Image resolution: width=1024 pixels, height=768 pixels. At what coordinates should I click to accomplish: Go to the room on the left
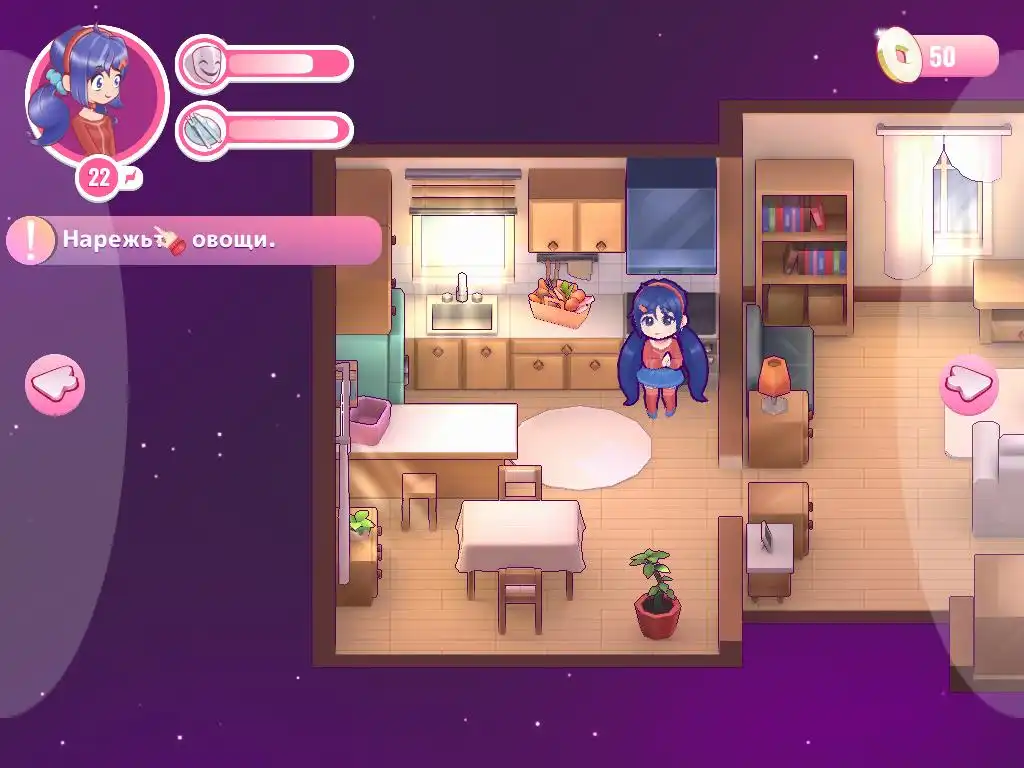pos(55,384)
